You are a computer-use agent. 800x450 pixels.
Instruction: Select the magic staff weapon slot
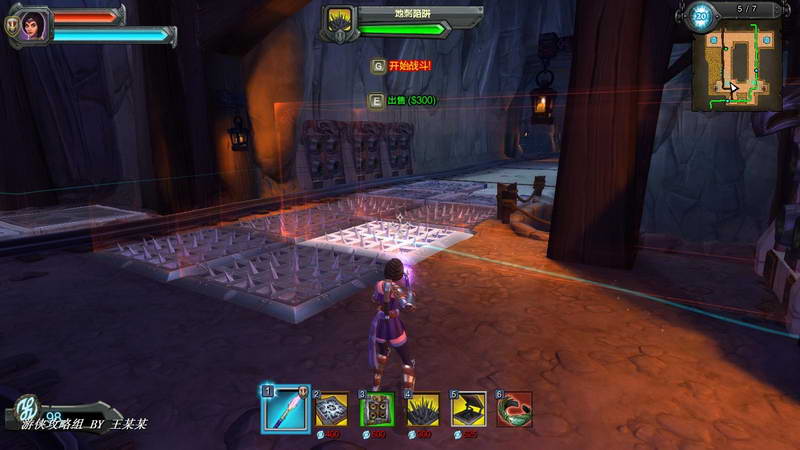286,409
